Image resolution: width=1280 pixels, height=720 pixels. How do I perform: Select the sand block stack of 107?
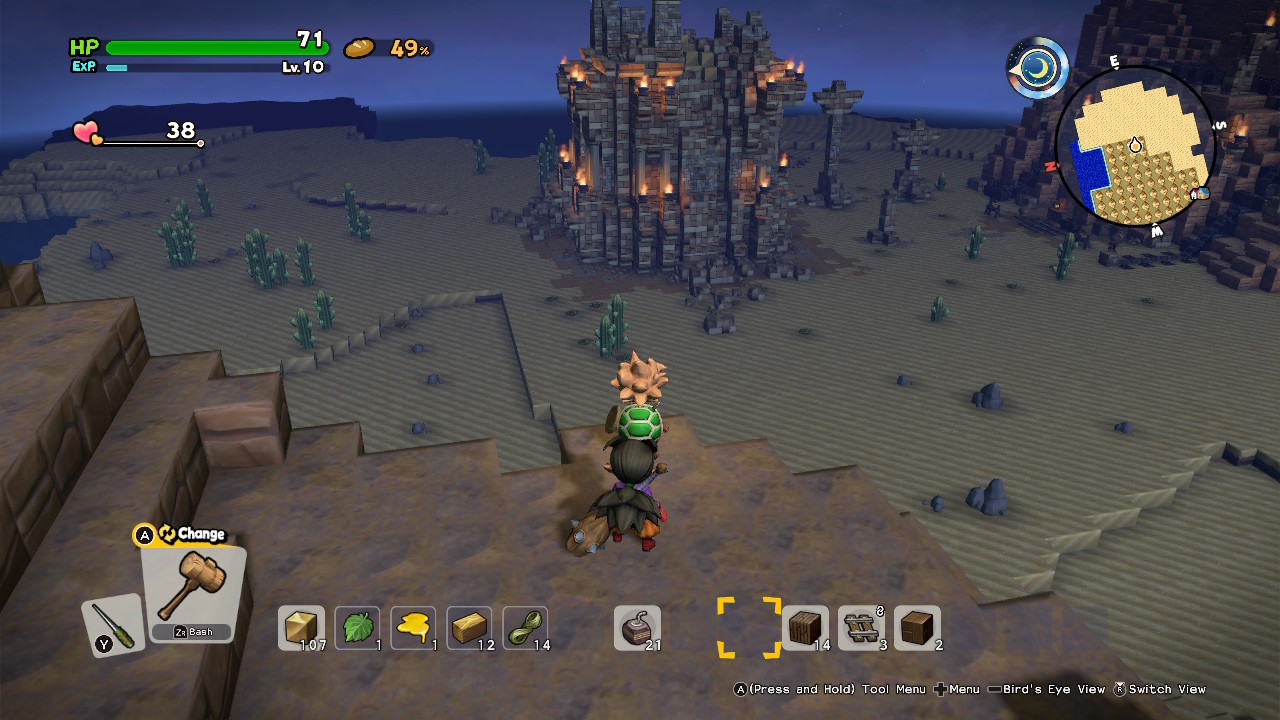coord(301,628)
